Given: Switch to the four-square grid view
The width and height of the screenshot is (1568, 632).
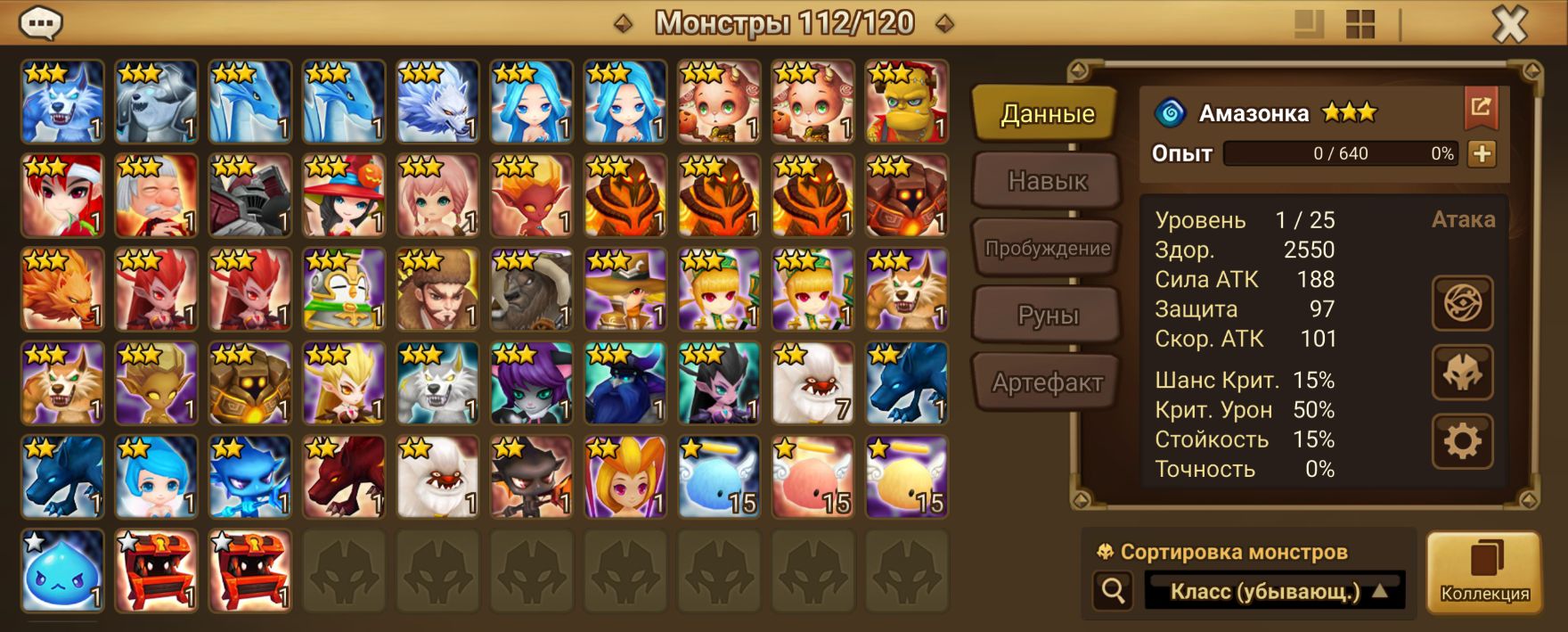Looking at the screenshot, I should click(x=1360, y=24).
